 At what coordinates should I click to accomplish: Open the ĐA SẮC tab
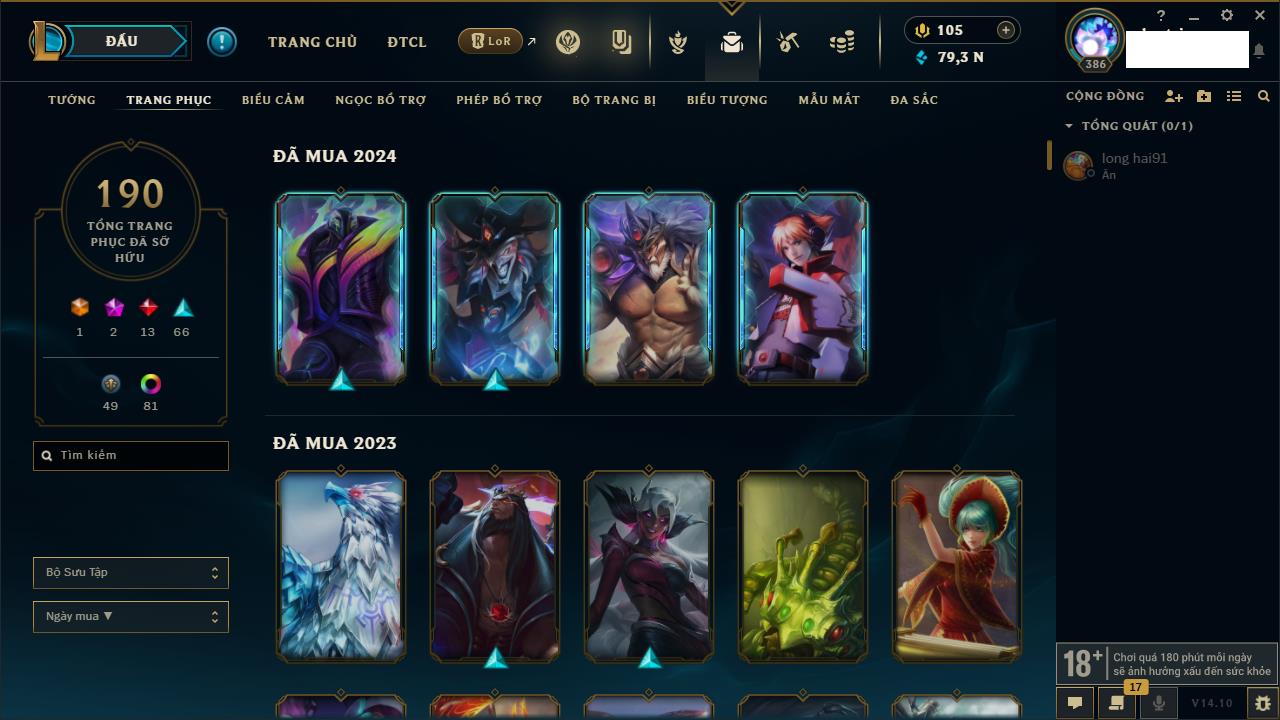(914, 100)
